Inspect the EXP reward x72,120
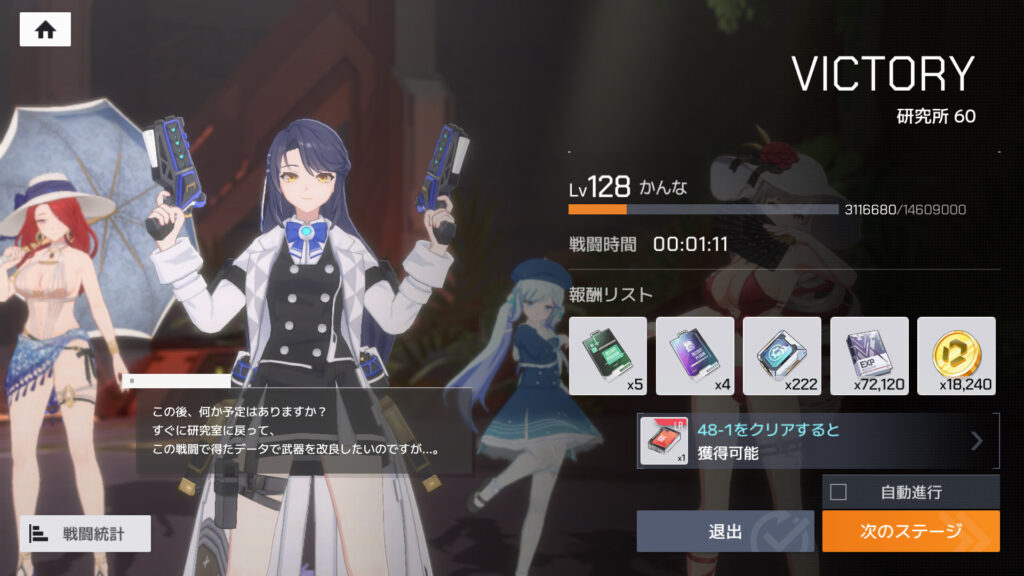This screenshot has width=1024, height=576. [x=869, y=355]
